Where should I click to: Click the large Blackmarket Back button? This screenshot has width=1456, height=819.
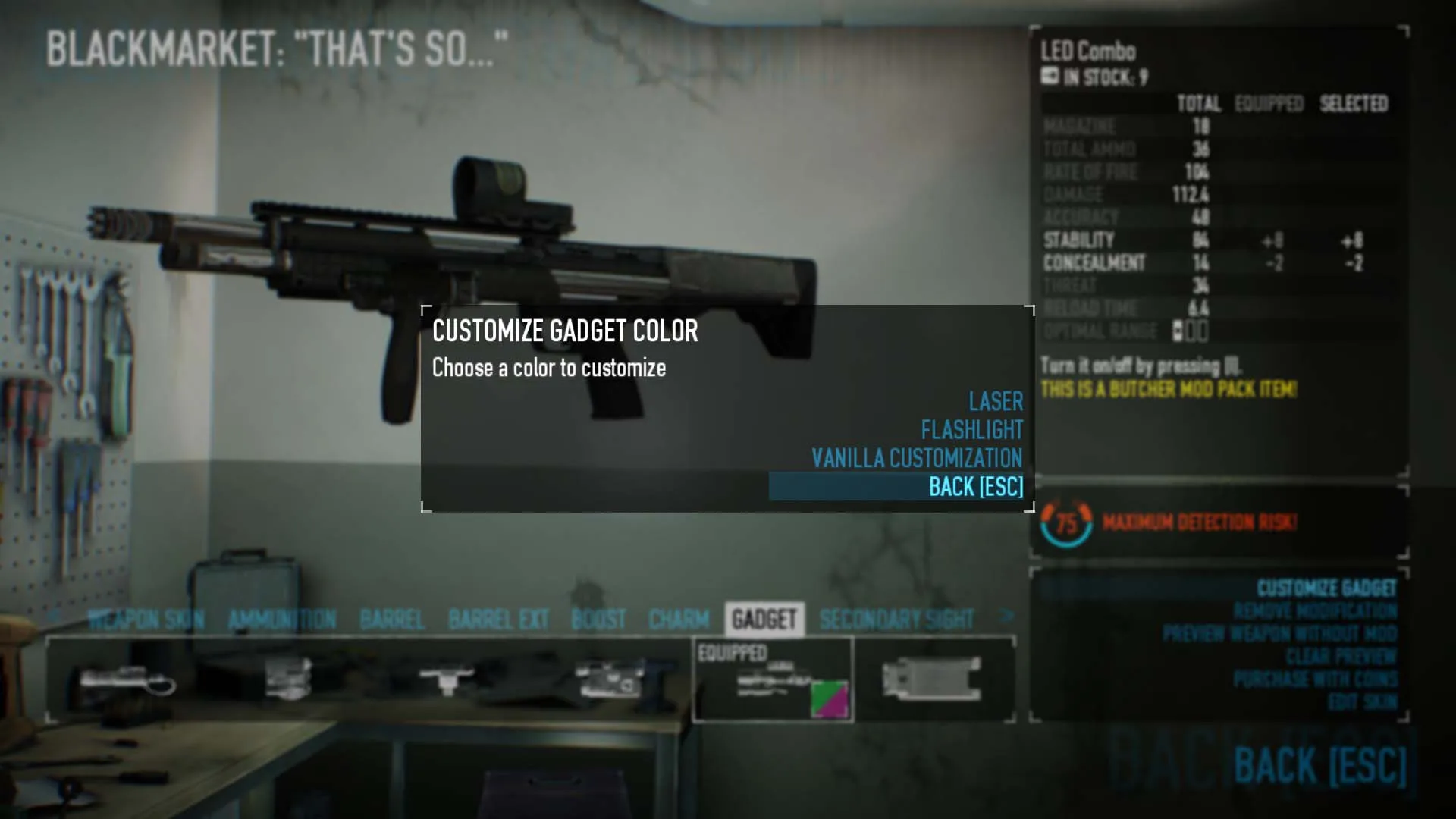tap(1319, 764)
